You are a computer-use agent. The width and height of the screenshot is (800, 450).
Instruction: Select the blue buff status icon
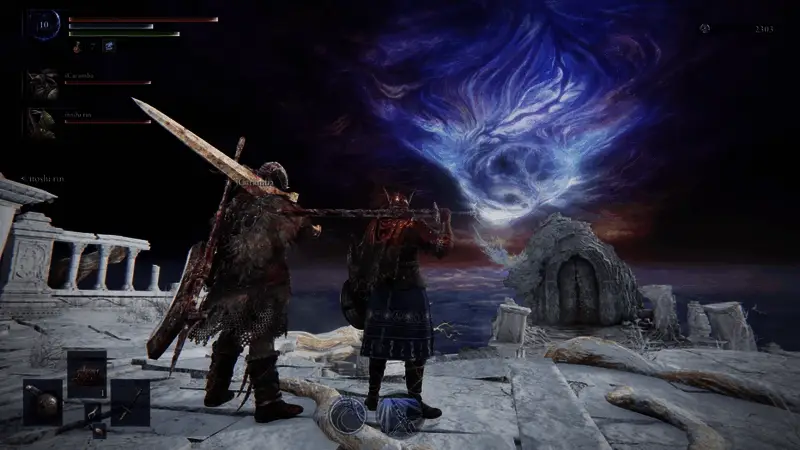tap(108, 46)
